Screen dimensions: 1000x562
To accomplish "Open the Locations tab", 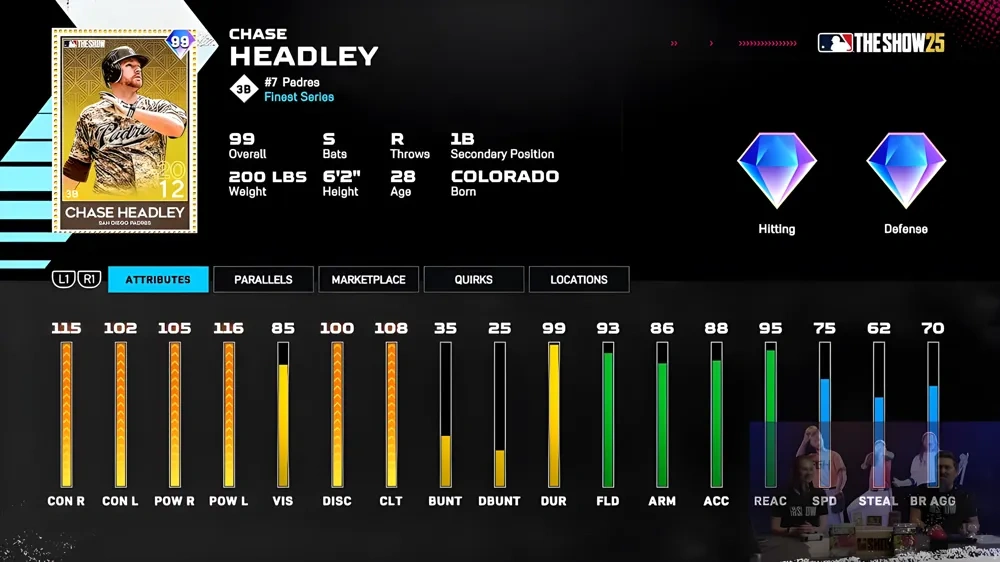I will click(578, 280).
